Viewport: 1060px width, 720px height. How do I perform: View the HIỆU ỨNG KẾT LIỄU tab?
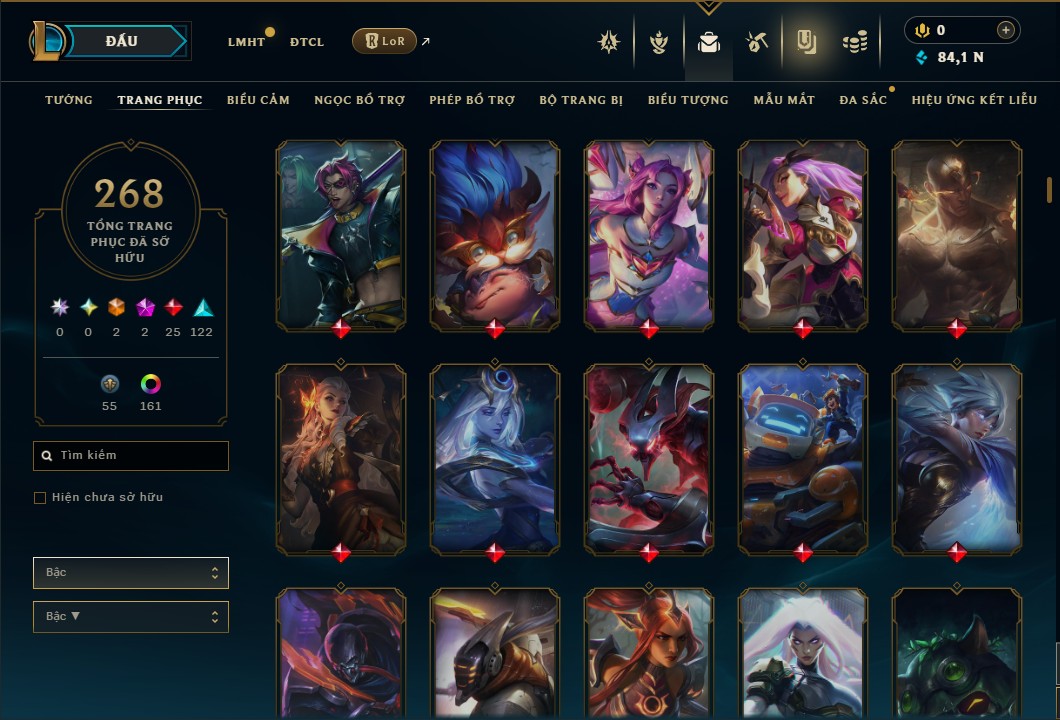(974, 100)
